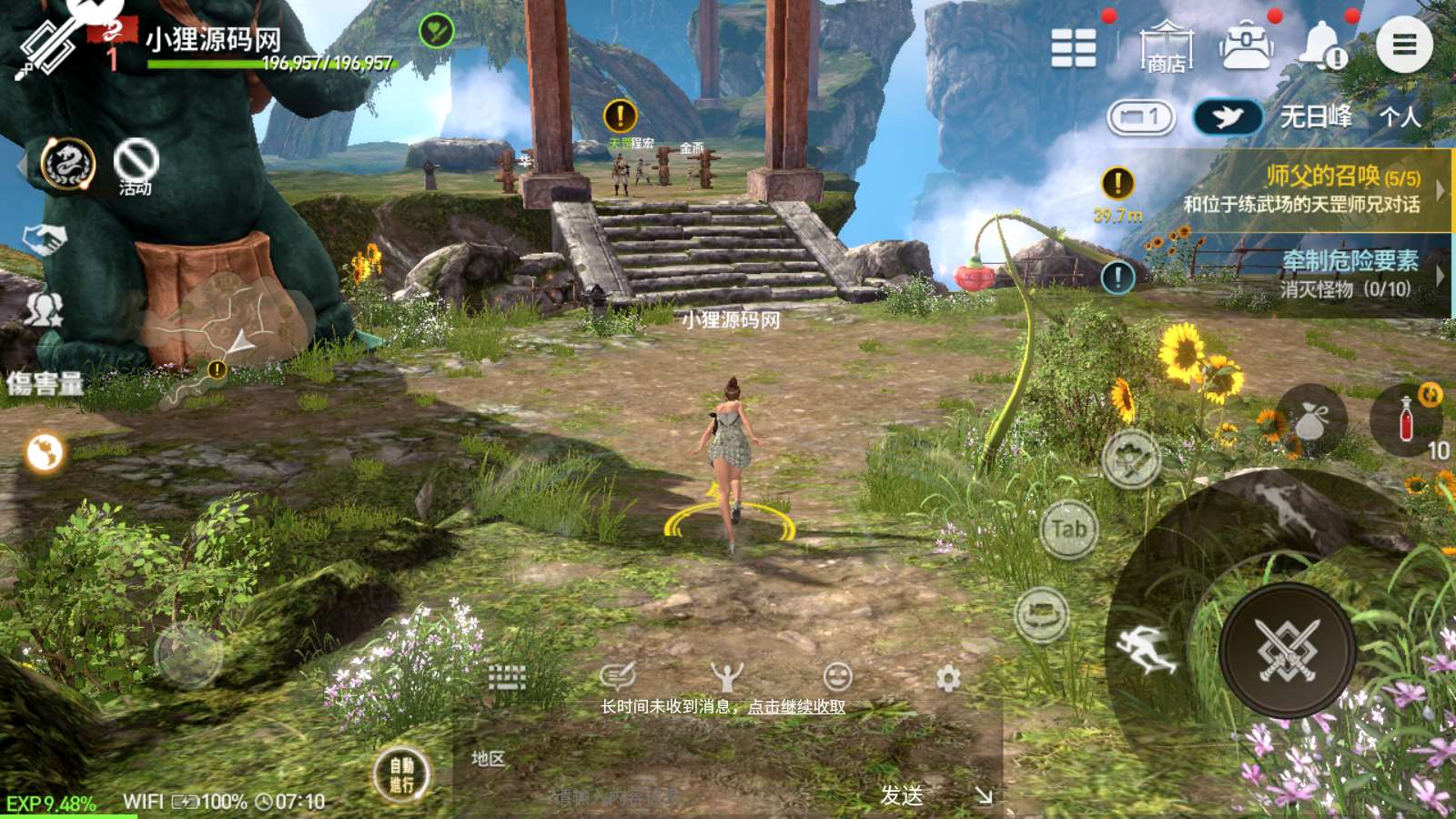The width and height of the screenshot is (1456, 819).
Task: Click the 点击继续收取 link
Action: pyautogui.click(x=796, y=706)
